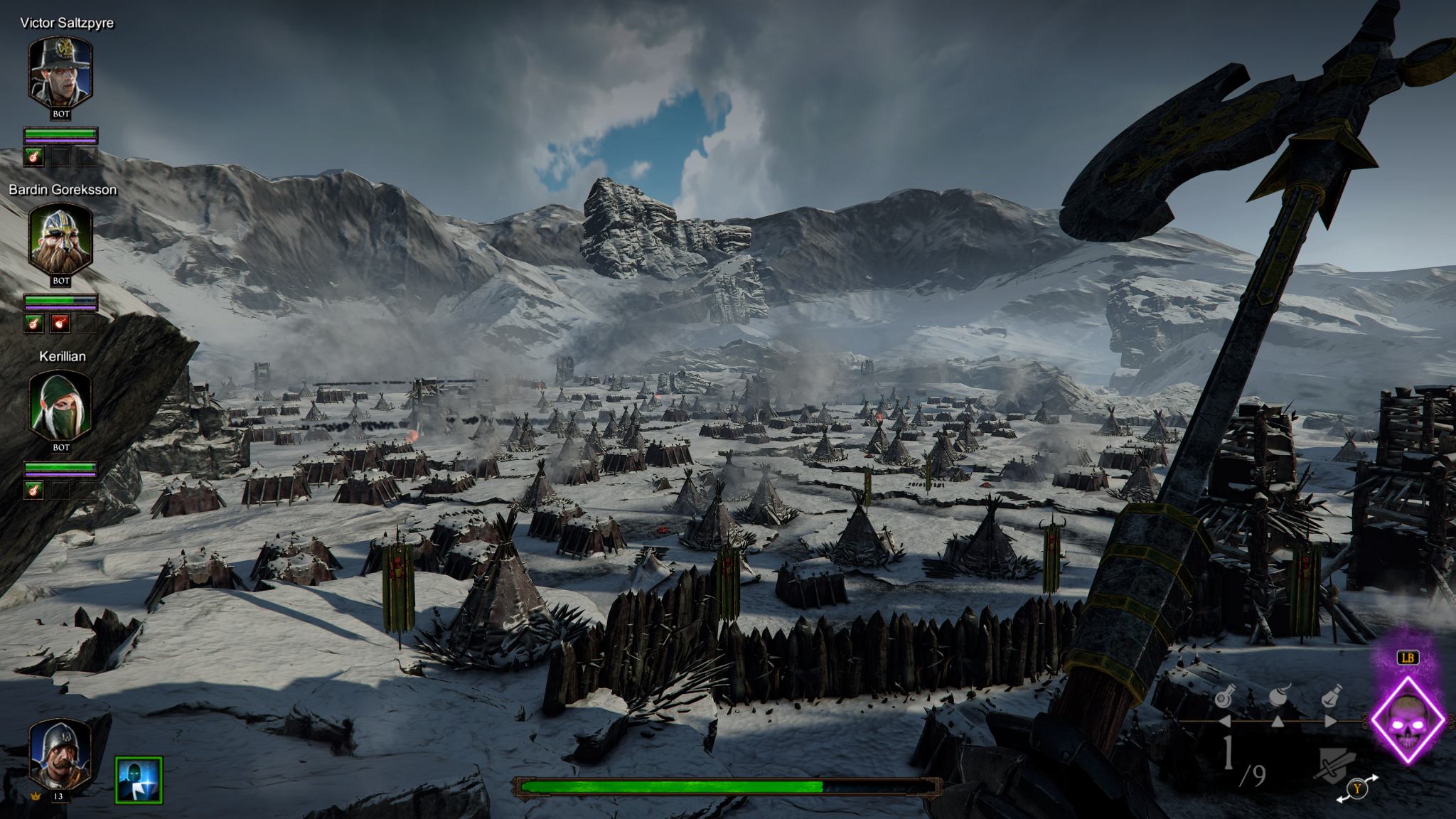
Task: Click Kerillian's hooded portrait
Action: pos(60,407)
